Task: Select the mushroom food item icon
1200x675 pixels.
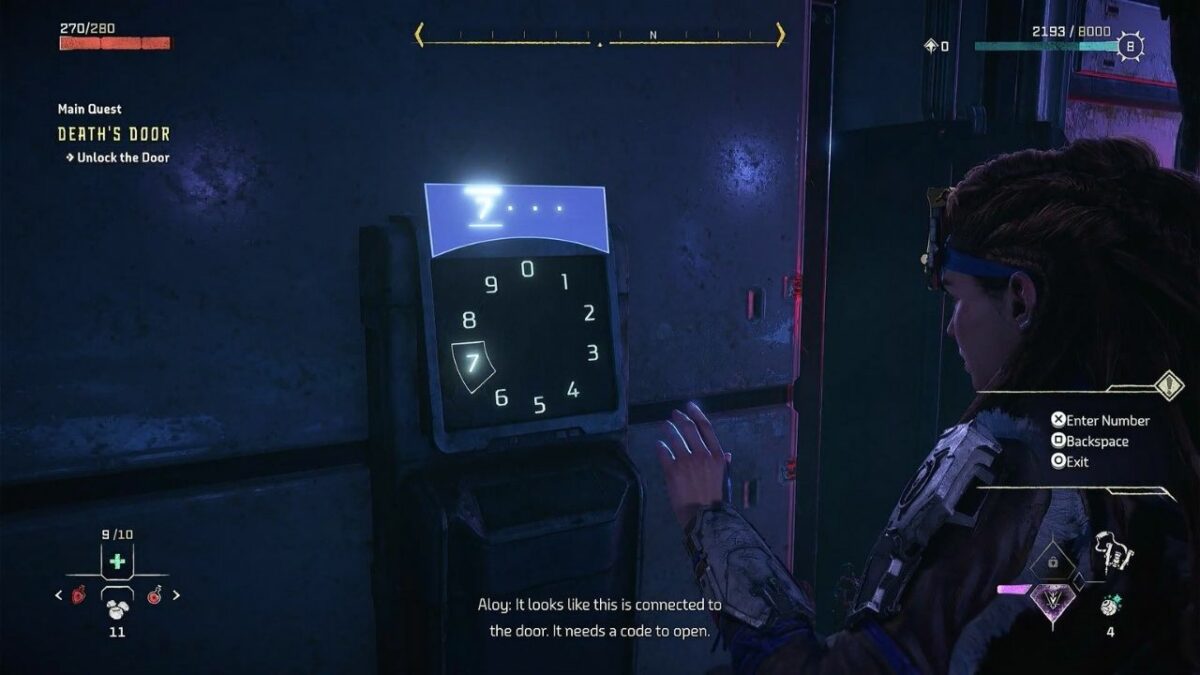Action: pyautogui.click(x=118, y=605)
